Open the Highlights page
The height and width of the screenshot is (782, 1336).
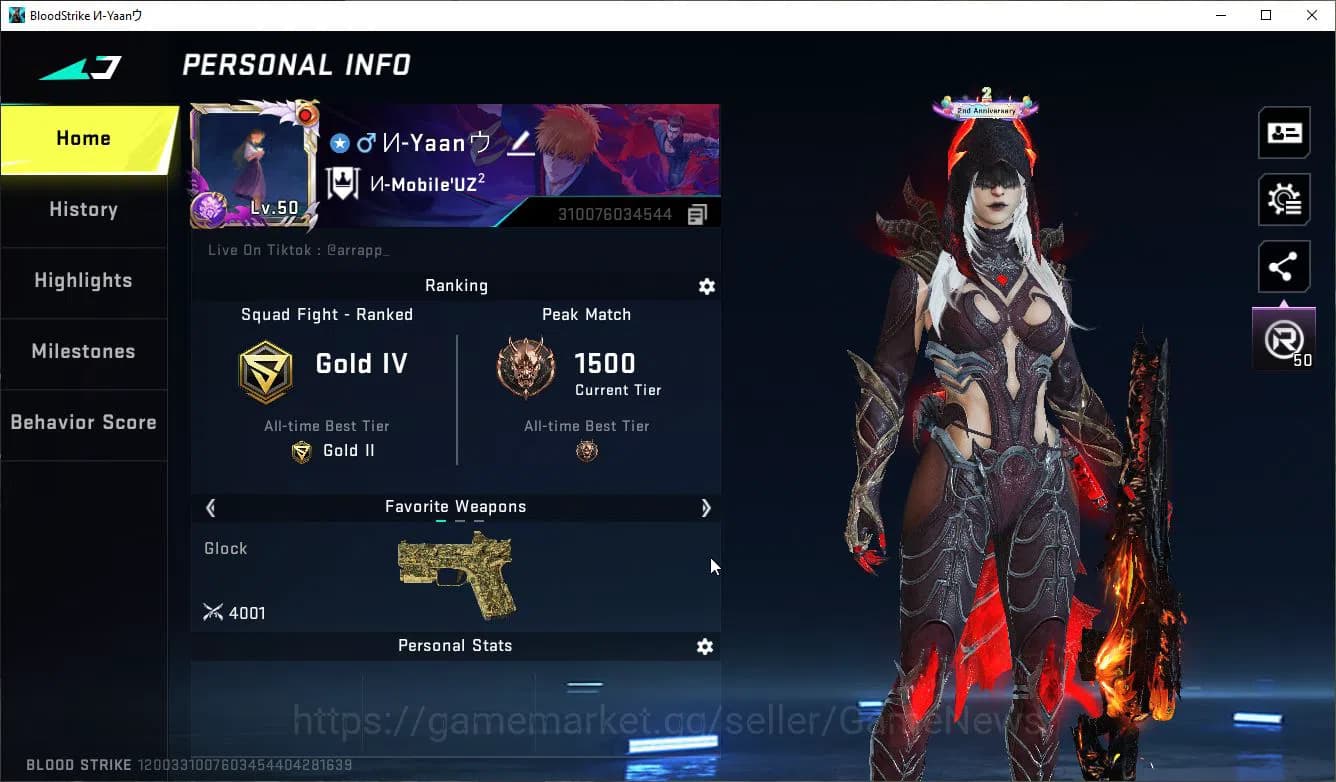coord(83,281)
